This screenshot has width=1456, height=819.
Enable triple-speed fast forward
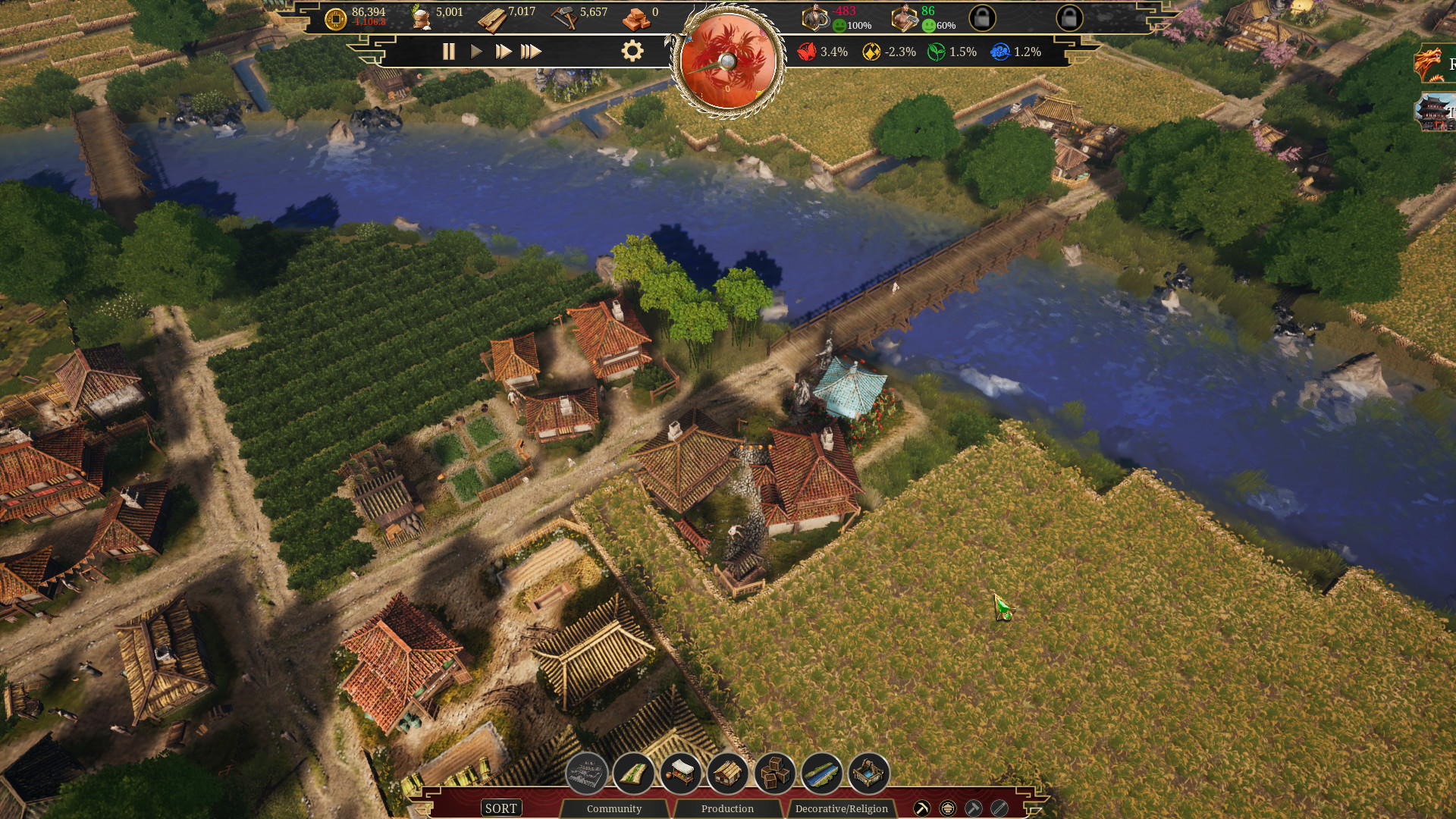(532, 52)
